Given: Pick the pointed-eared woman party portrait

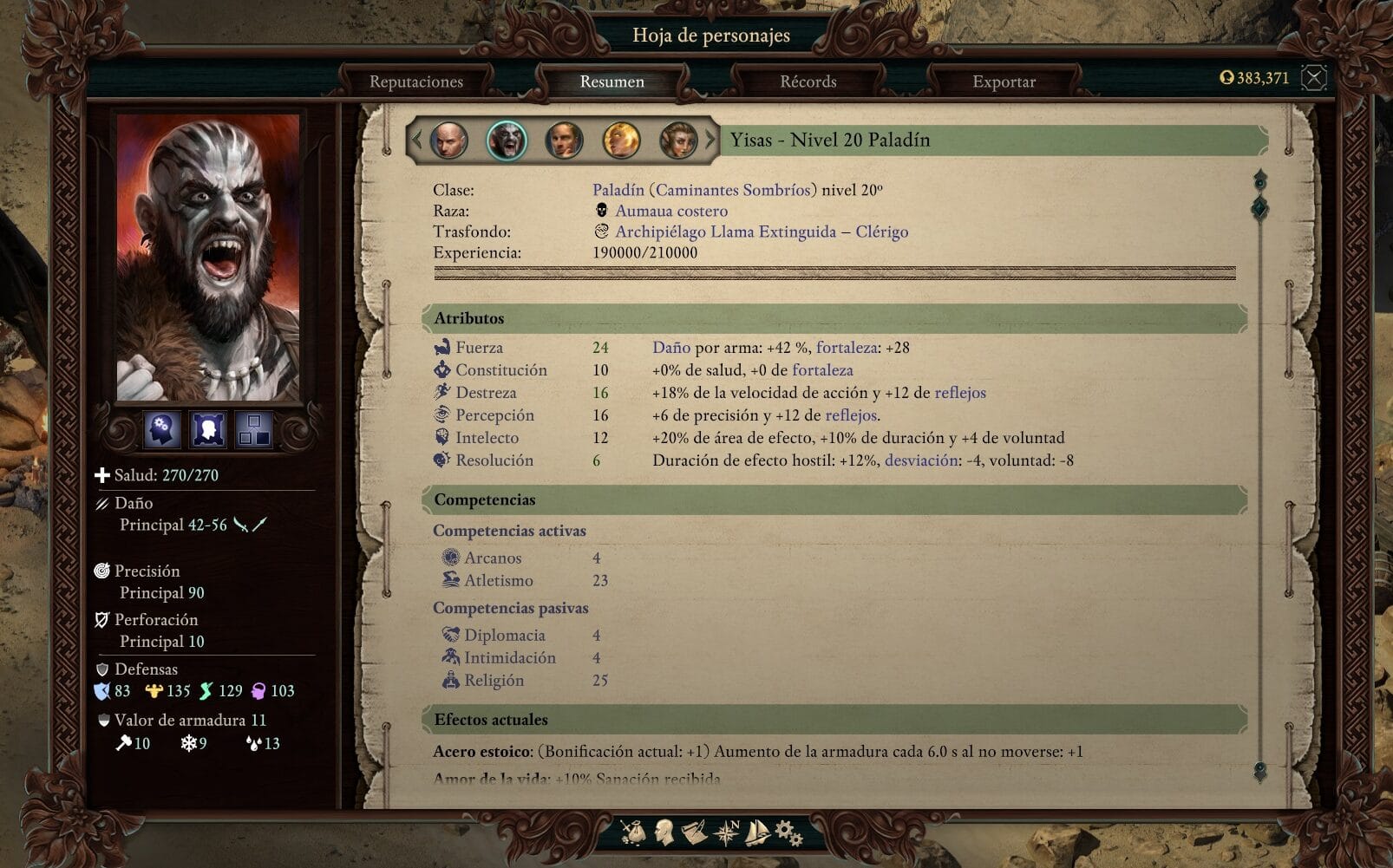Looking at the screenshot, I should (678, 140).
